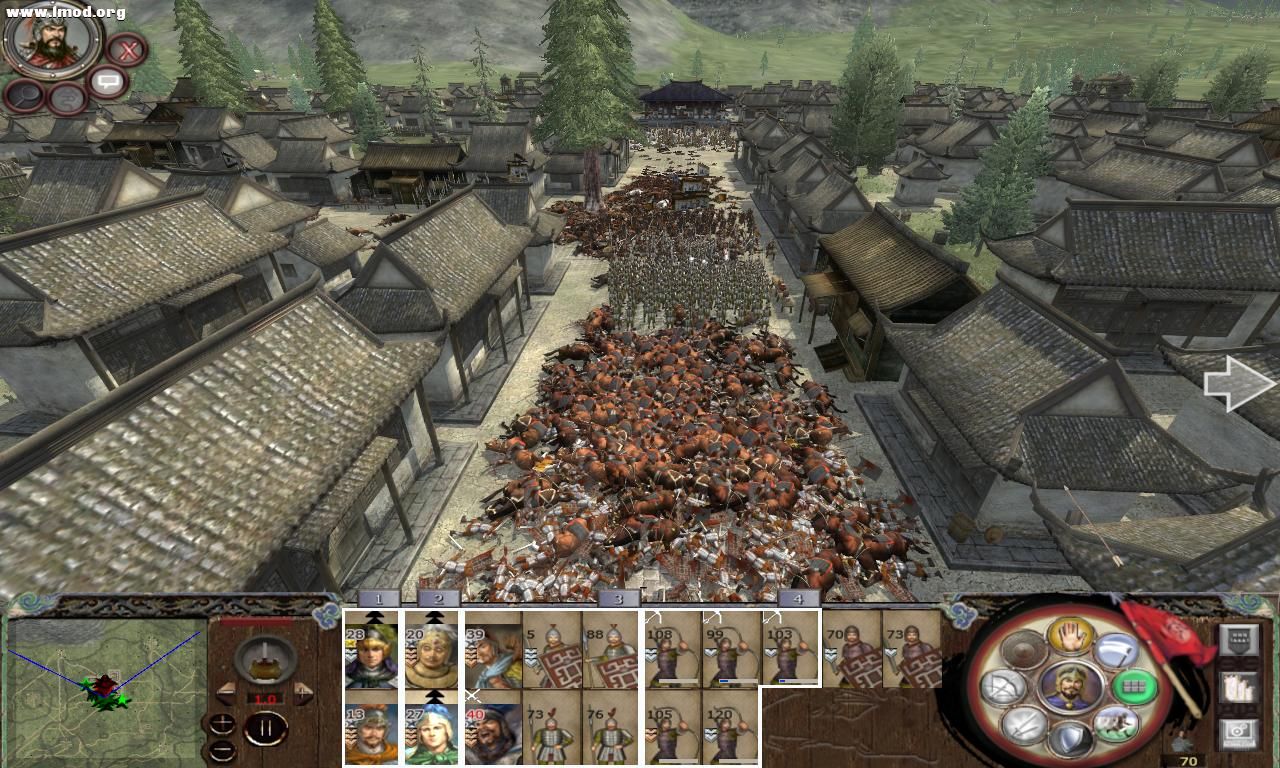The width and height of the screenshot is (1280, 768).
Task: Select unit group tab 1
Action: pos(378,601)
